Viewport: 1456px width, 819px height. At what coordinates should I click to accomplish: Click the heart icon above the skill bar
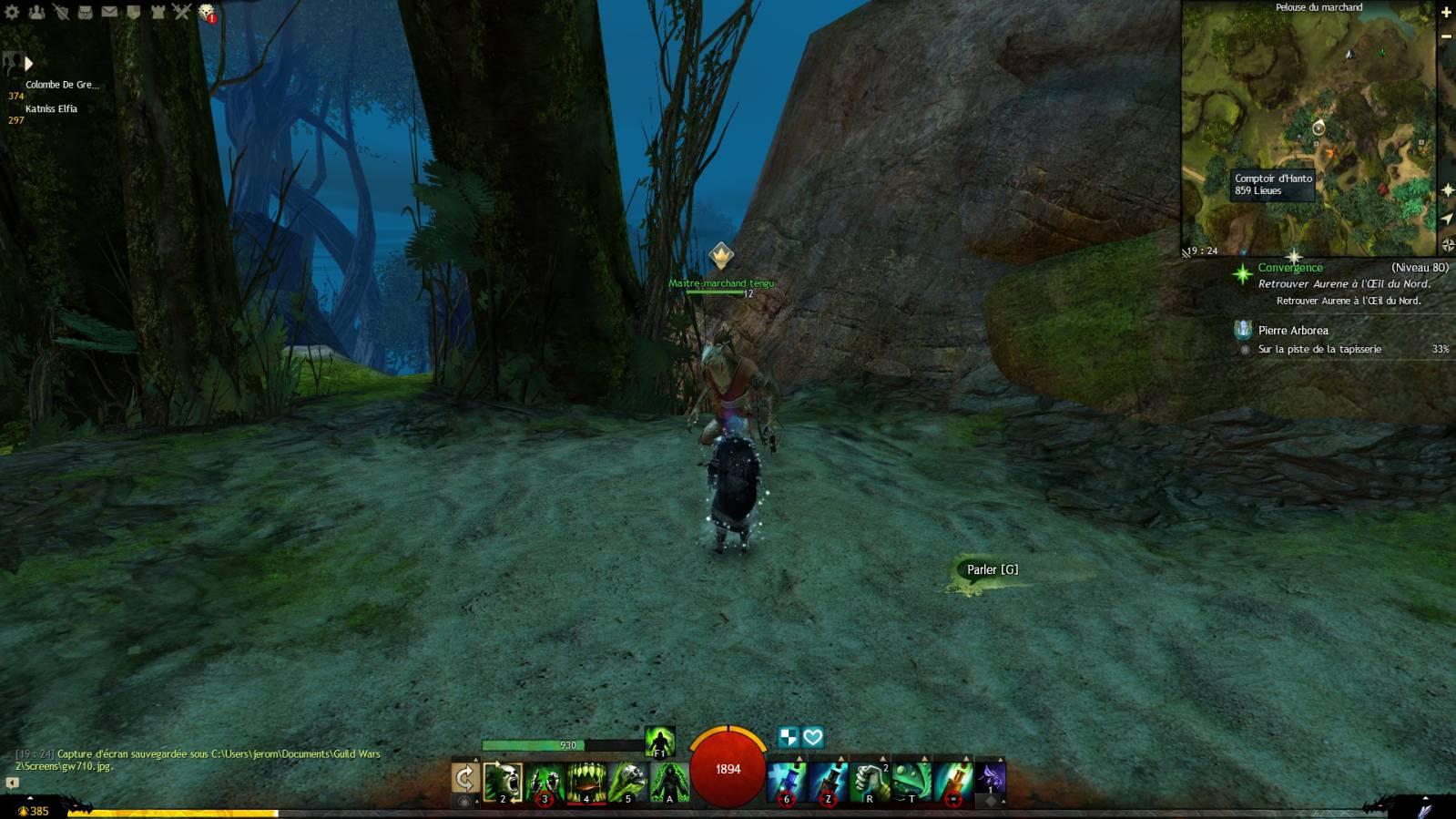(813, 736)
